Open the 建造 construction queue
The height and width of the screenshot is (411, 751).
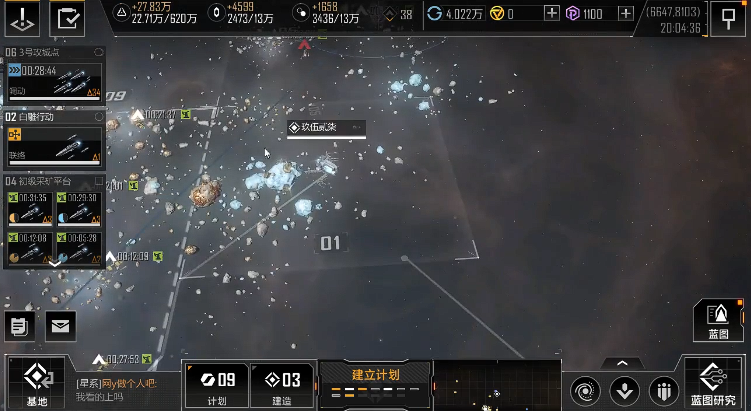[x=279, y=385]
